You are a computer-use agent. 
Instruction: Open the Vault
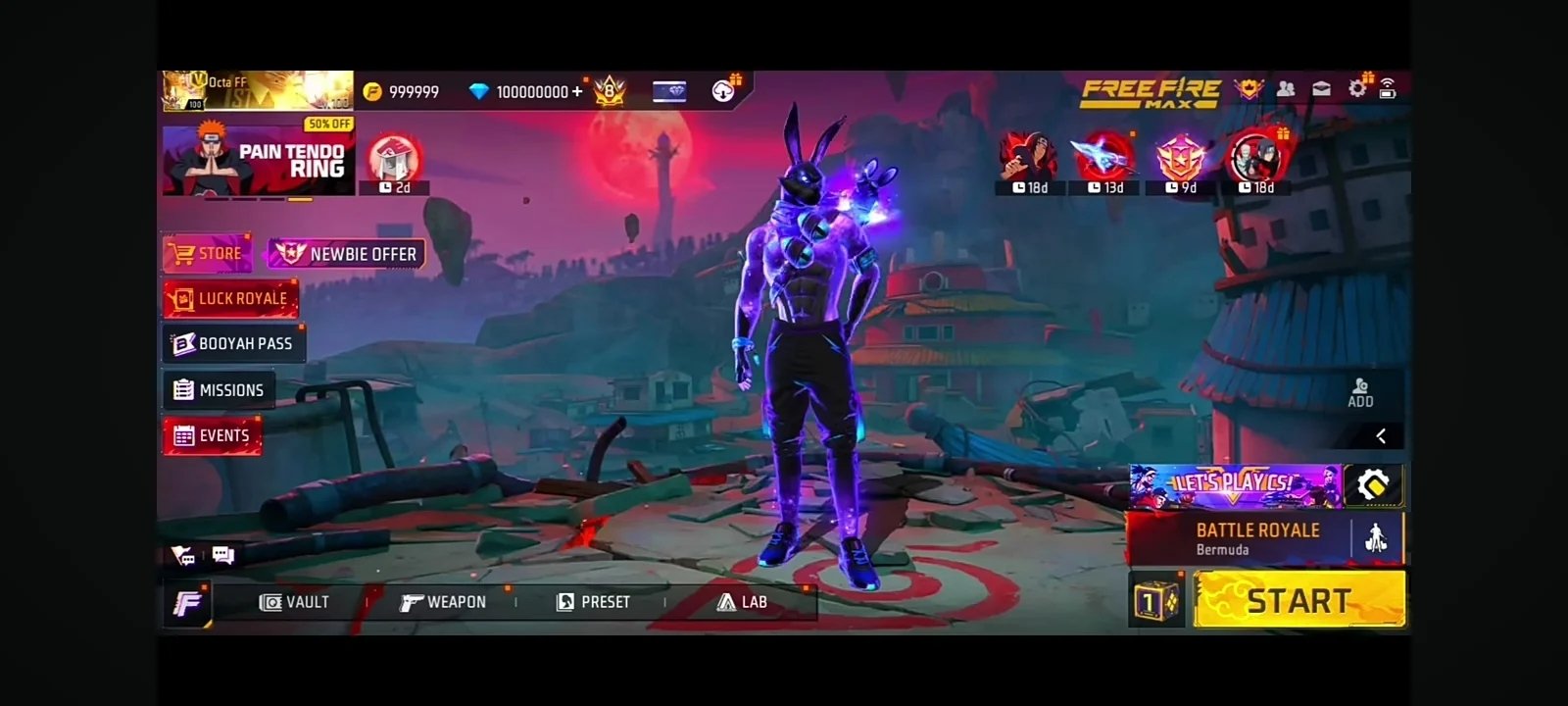(294, 602)
